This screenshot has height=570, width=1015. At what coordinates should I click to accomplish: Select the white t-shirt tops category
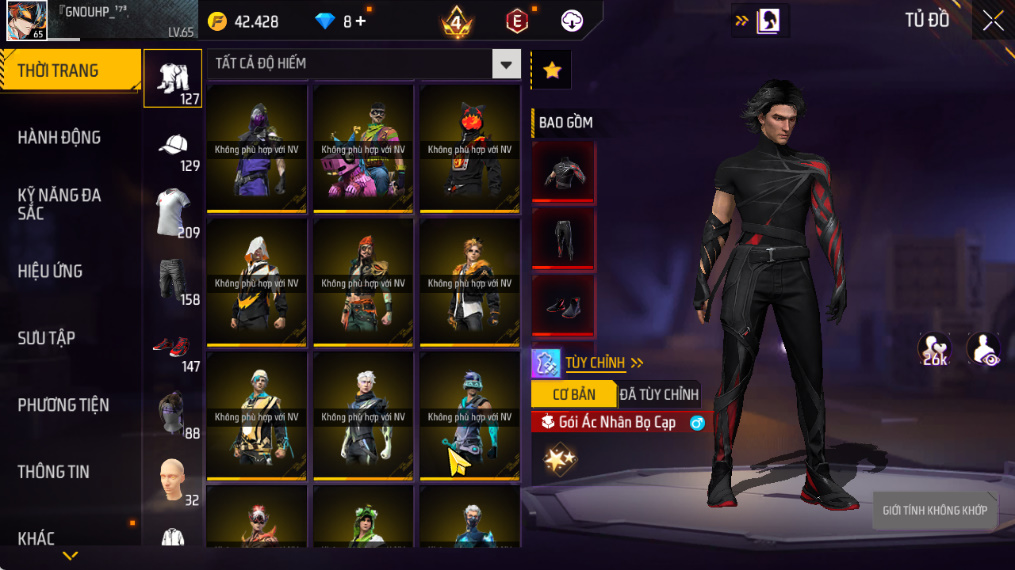173,212
